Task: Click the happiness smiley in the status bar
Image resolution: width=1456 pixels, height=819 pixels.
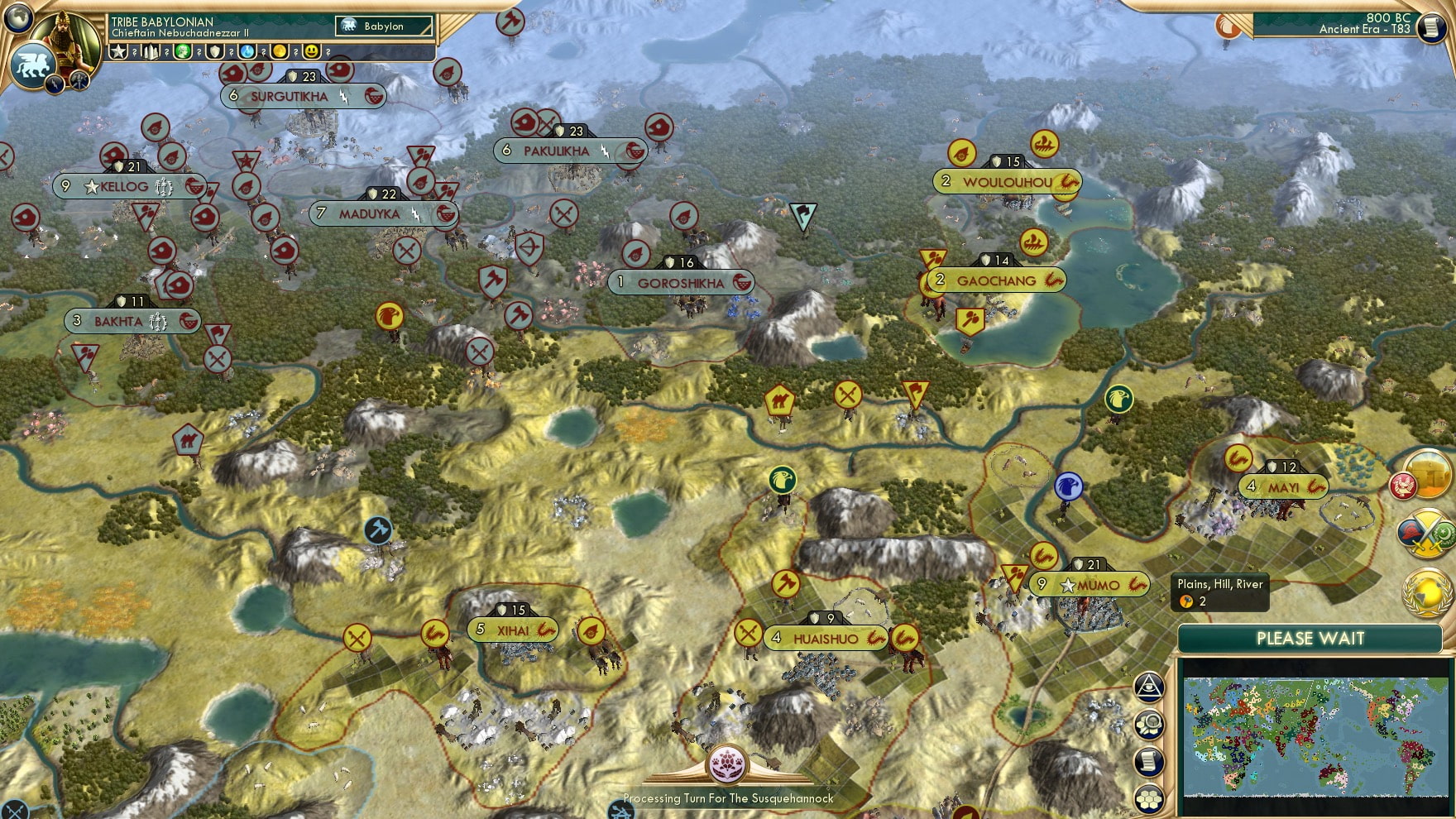Action: point(313,51)
